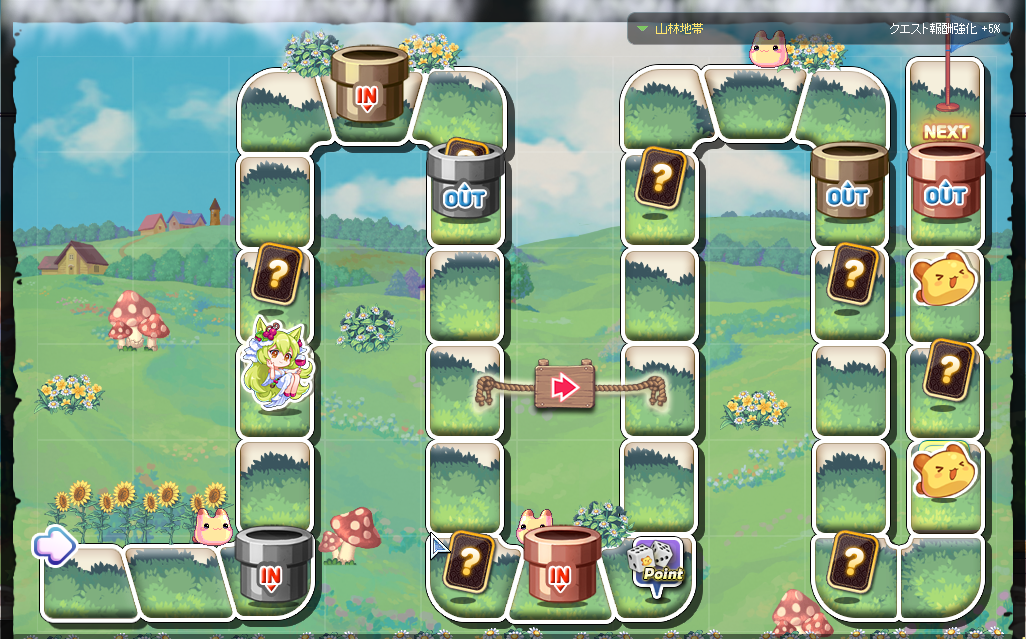Select the gray IN pipe tile

point(271,566)
